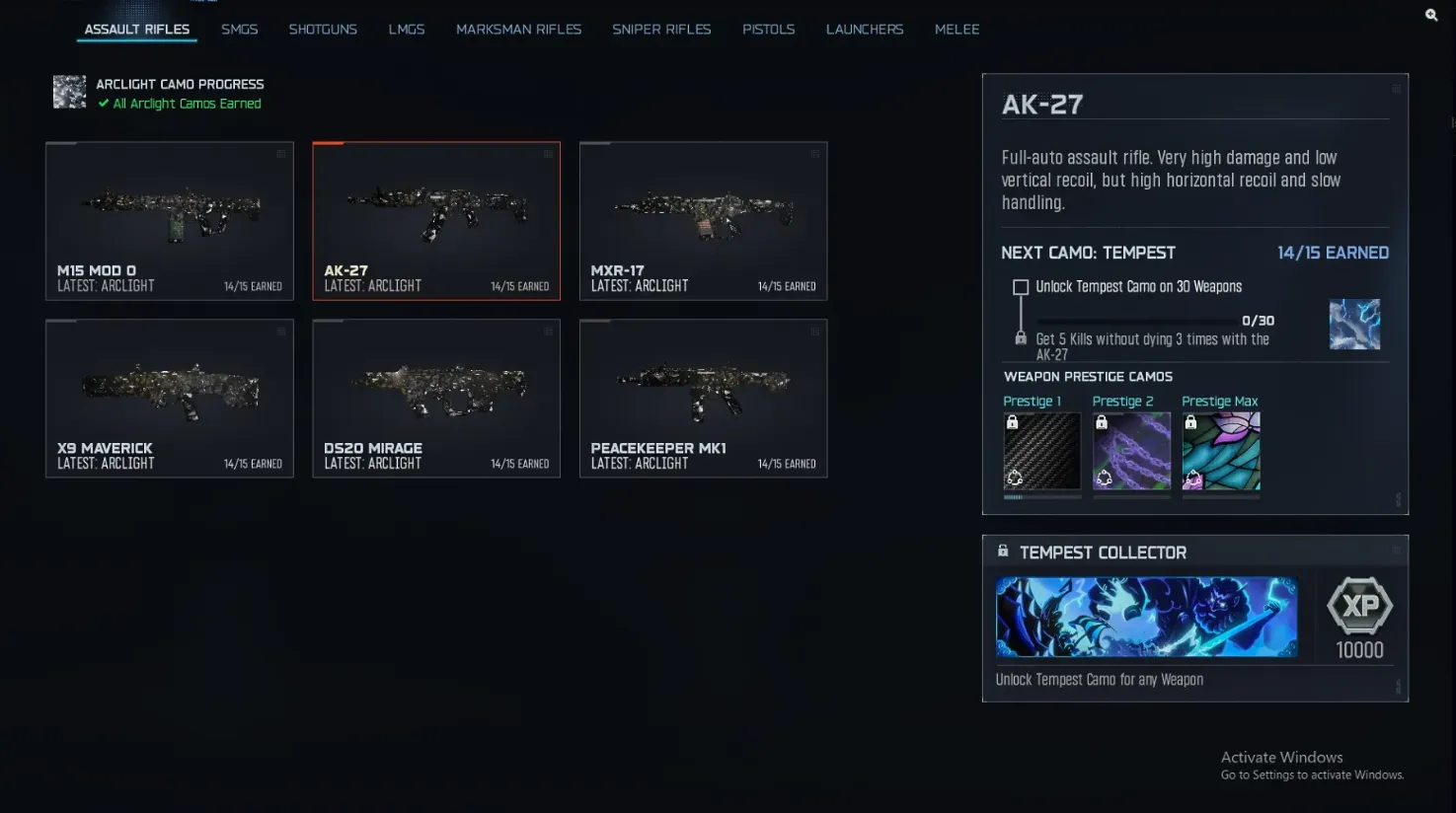The height and width of the screenshot is (813, 1456).
Task: Expand the AK-27 details panel corner control
Action: [x=1396, y=87]
